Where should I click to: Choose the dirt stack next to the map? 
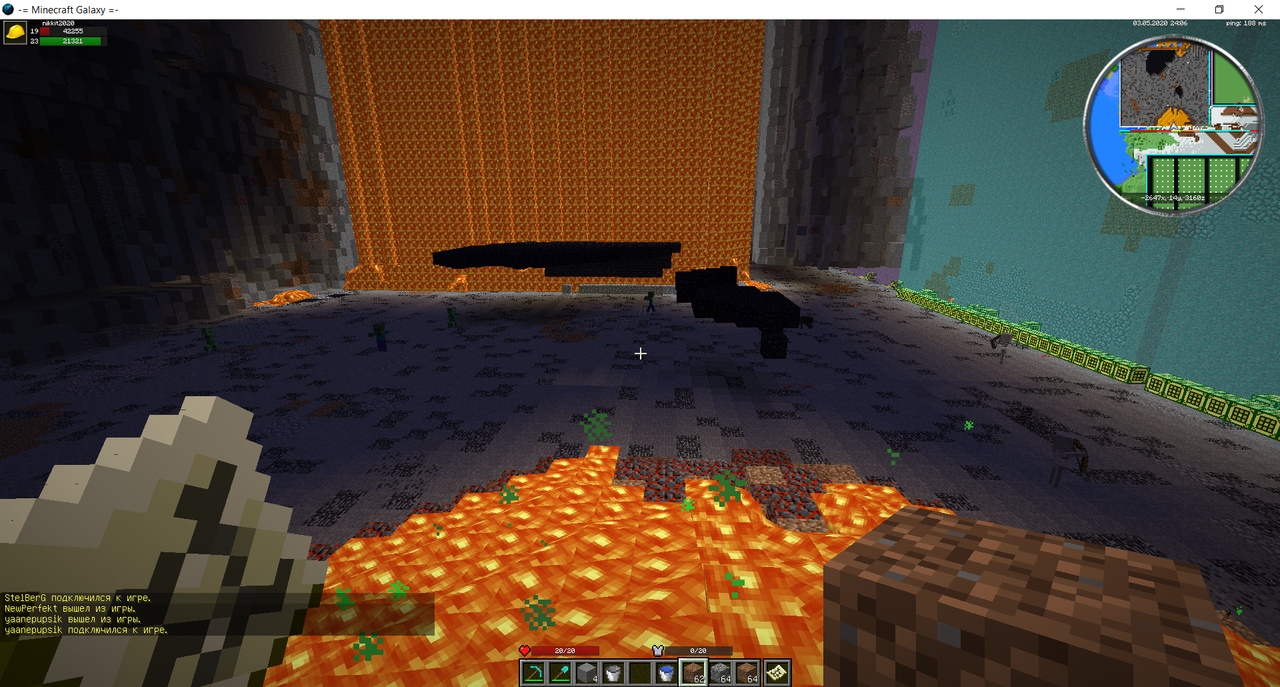click(746, 673)
